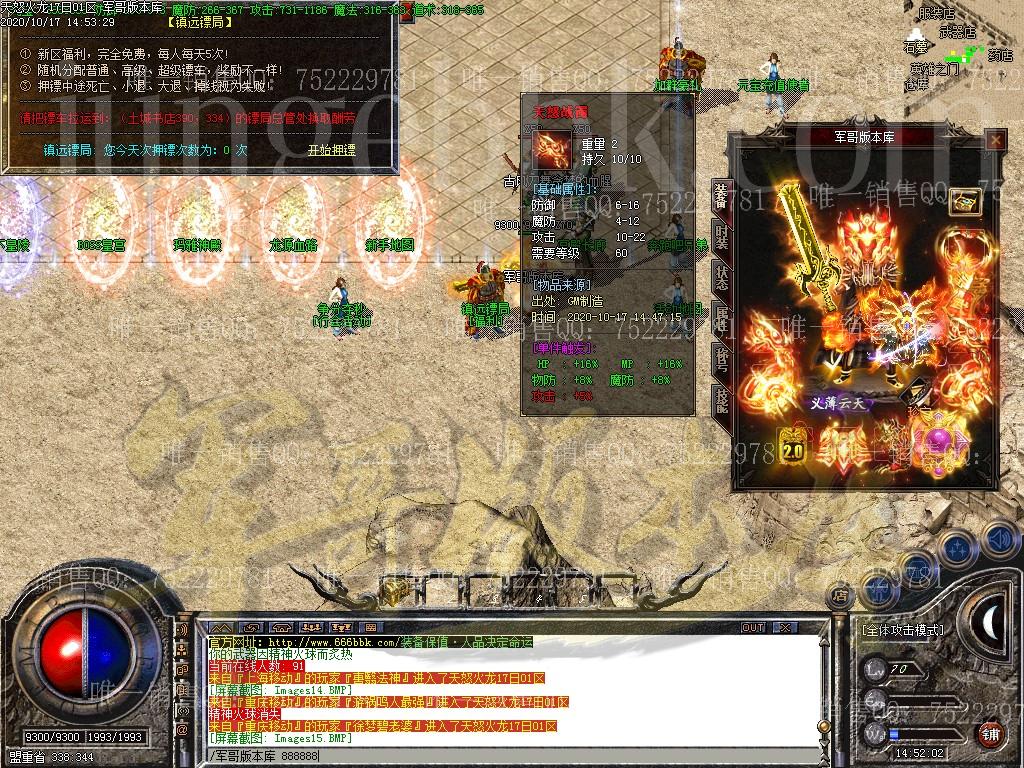This screenshot has width=1024, height=768.
Task: Toggle the 全体攻击模式 attack mode label
Action: pos(902,630)
